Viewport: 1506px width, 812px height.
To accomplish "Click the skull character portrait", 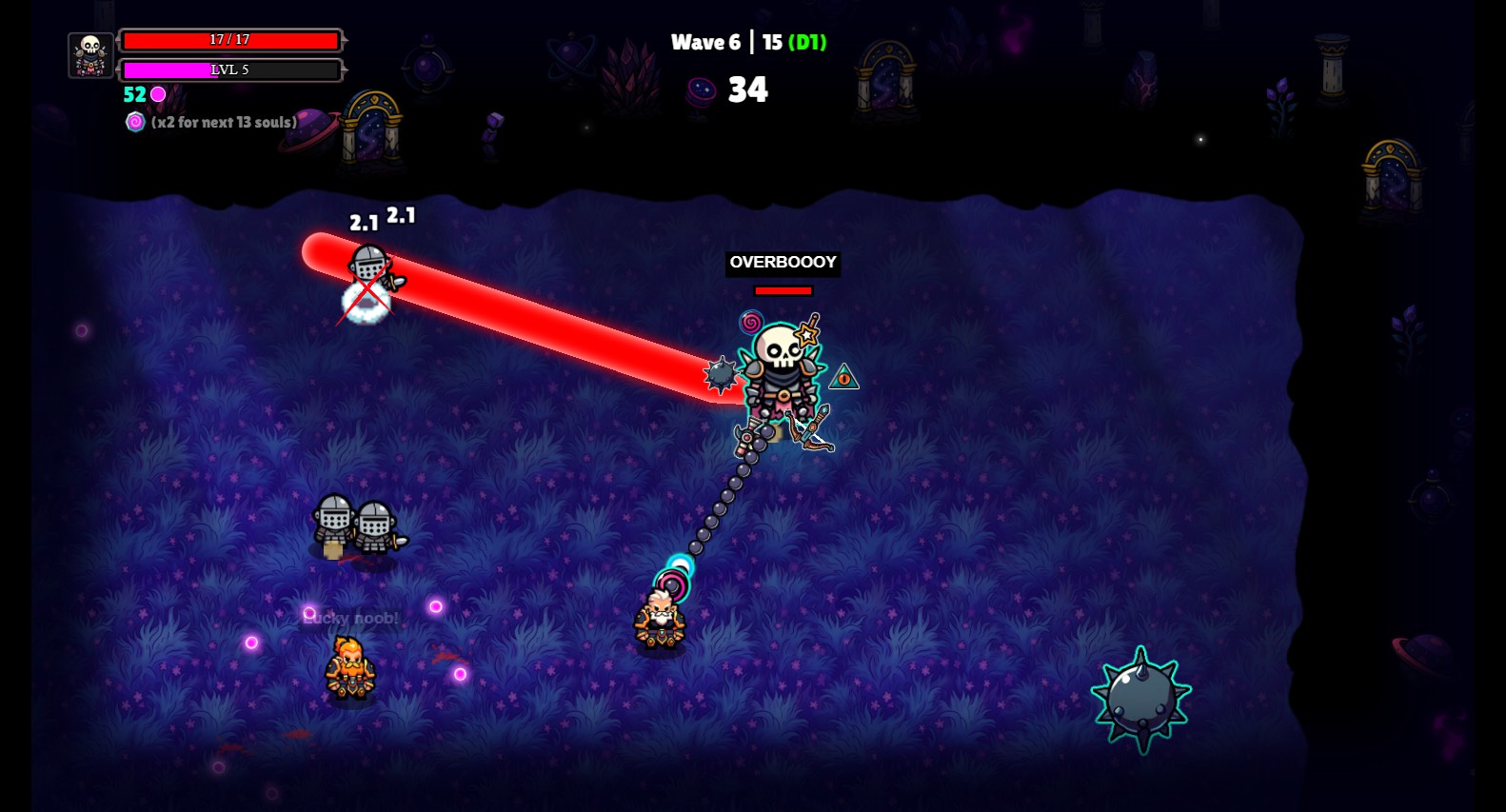I will (x=91, y=55).
